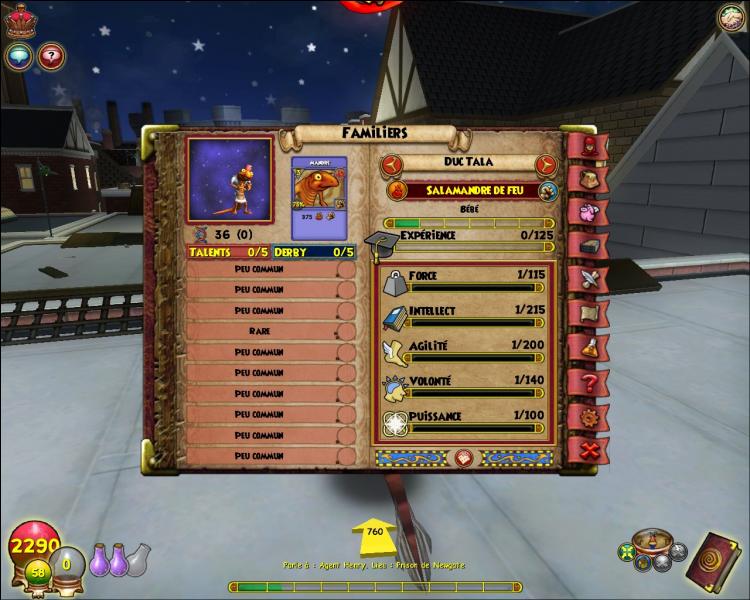Open the crown shop icon
Viewport: 750px width, 600px height.
(x=20, y=21)
